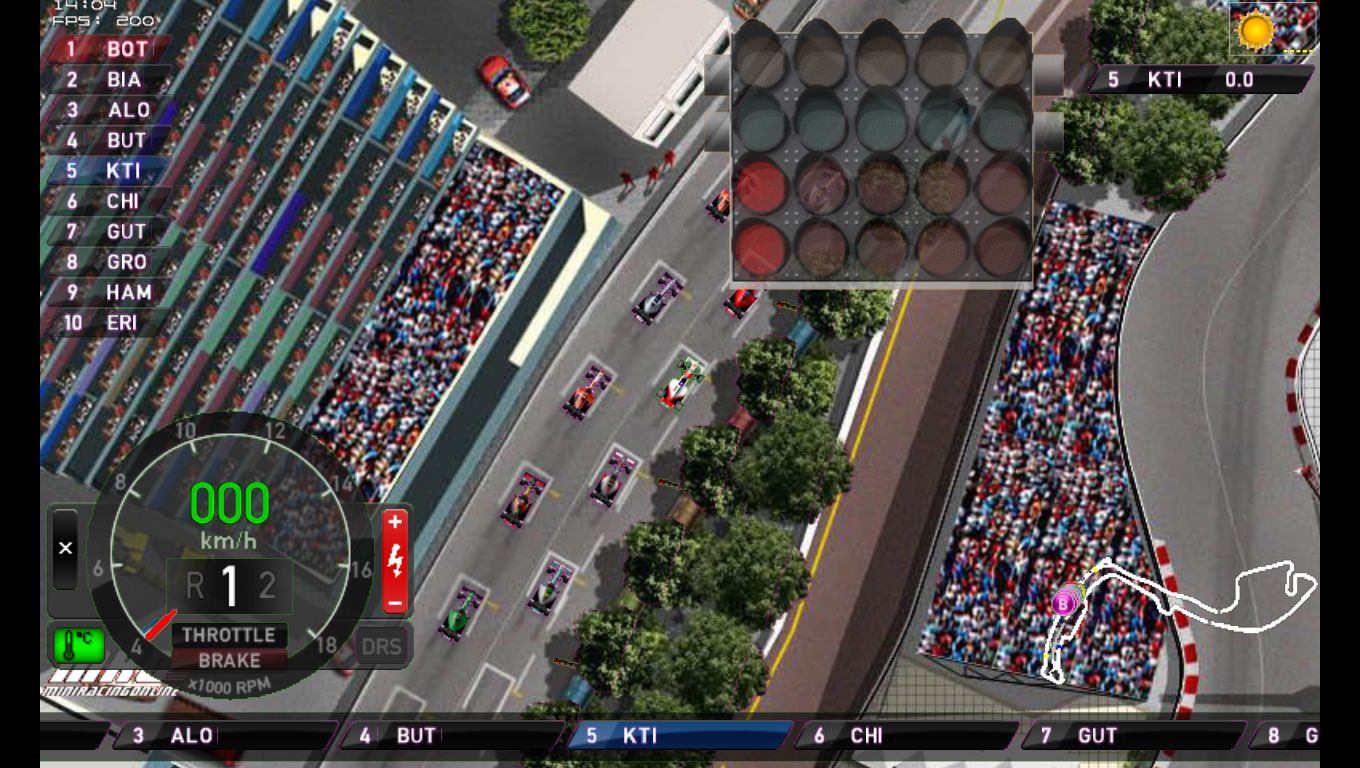Image resolution: width=1360 pixels, height=768 pixels.
Task: Activate the red lightning bolt boost control
Action: 395,561
